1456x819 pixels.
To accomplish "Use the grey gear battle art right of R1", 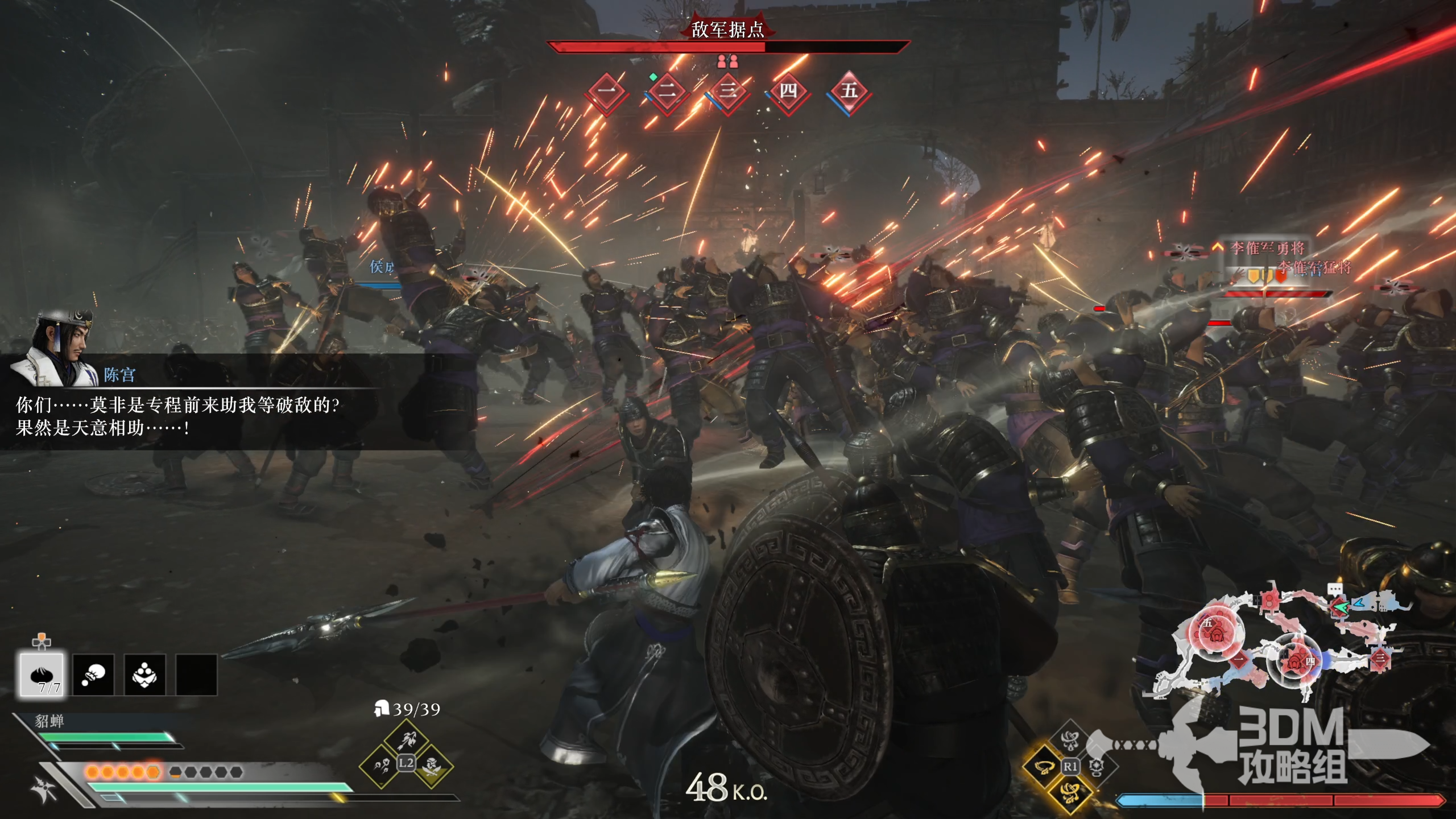I will point(1095,767).
